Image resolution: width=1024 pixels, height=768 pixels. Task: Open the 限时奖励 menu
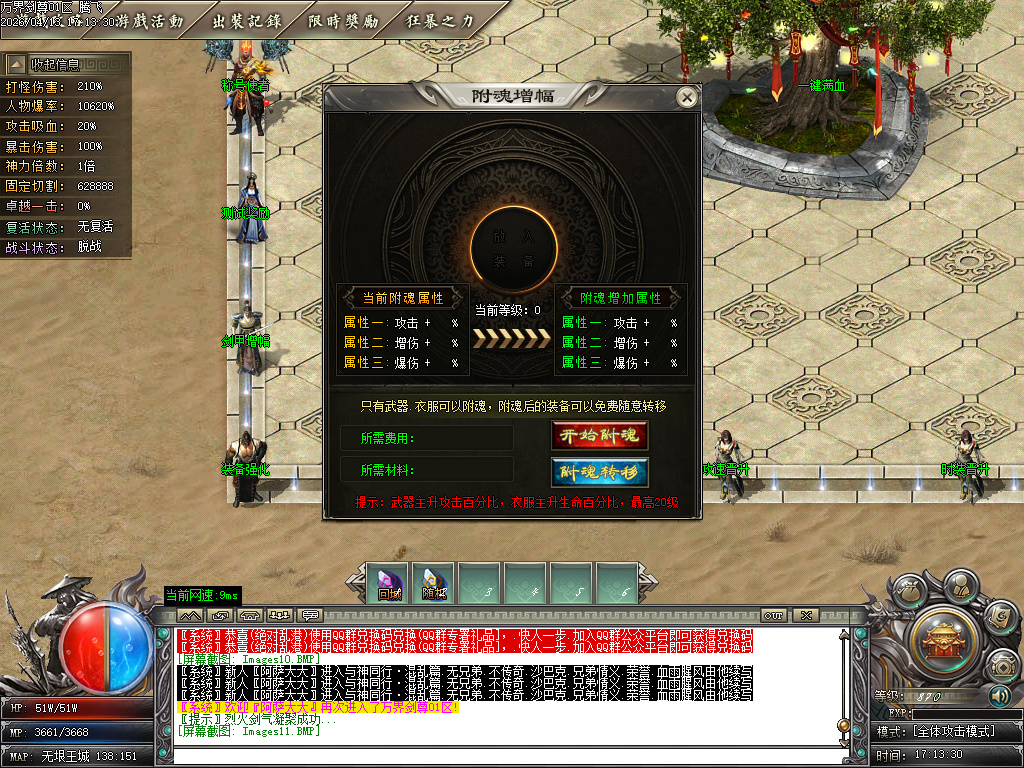343,21
